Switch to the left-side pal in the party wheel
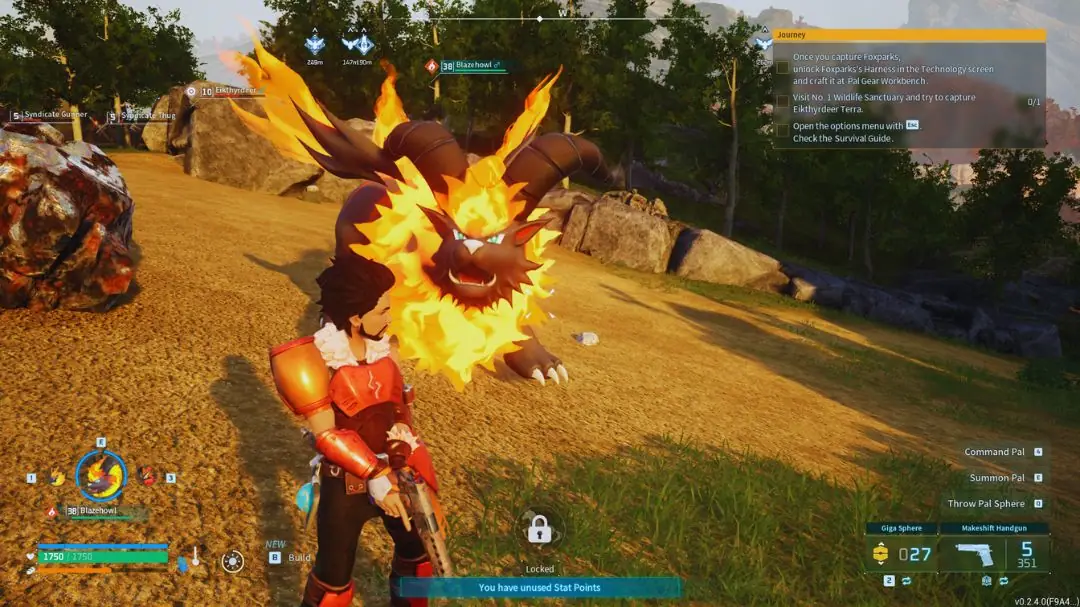 click(57, 478)
